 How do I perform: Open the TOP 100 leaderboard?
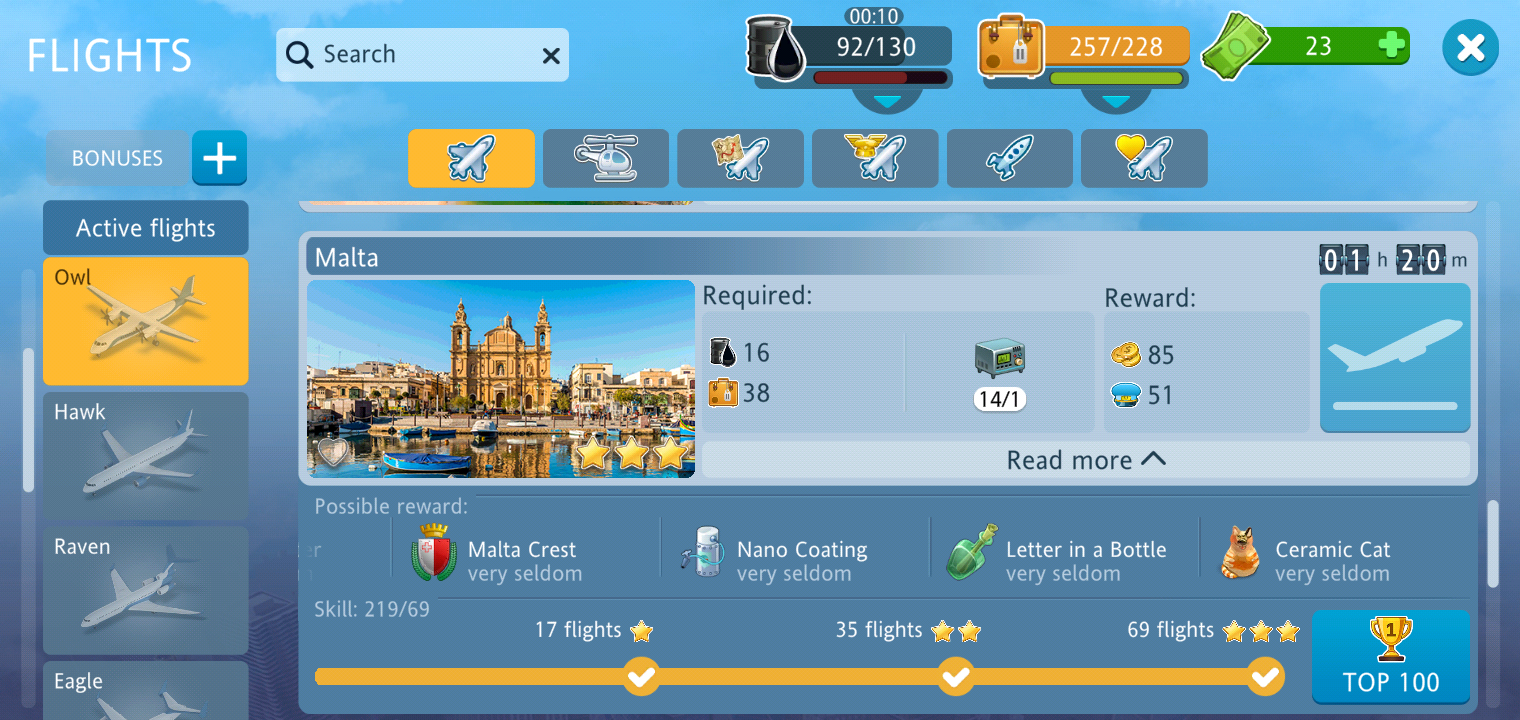point(1390,657)
